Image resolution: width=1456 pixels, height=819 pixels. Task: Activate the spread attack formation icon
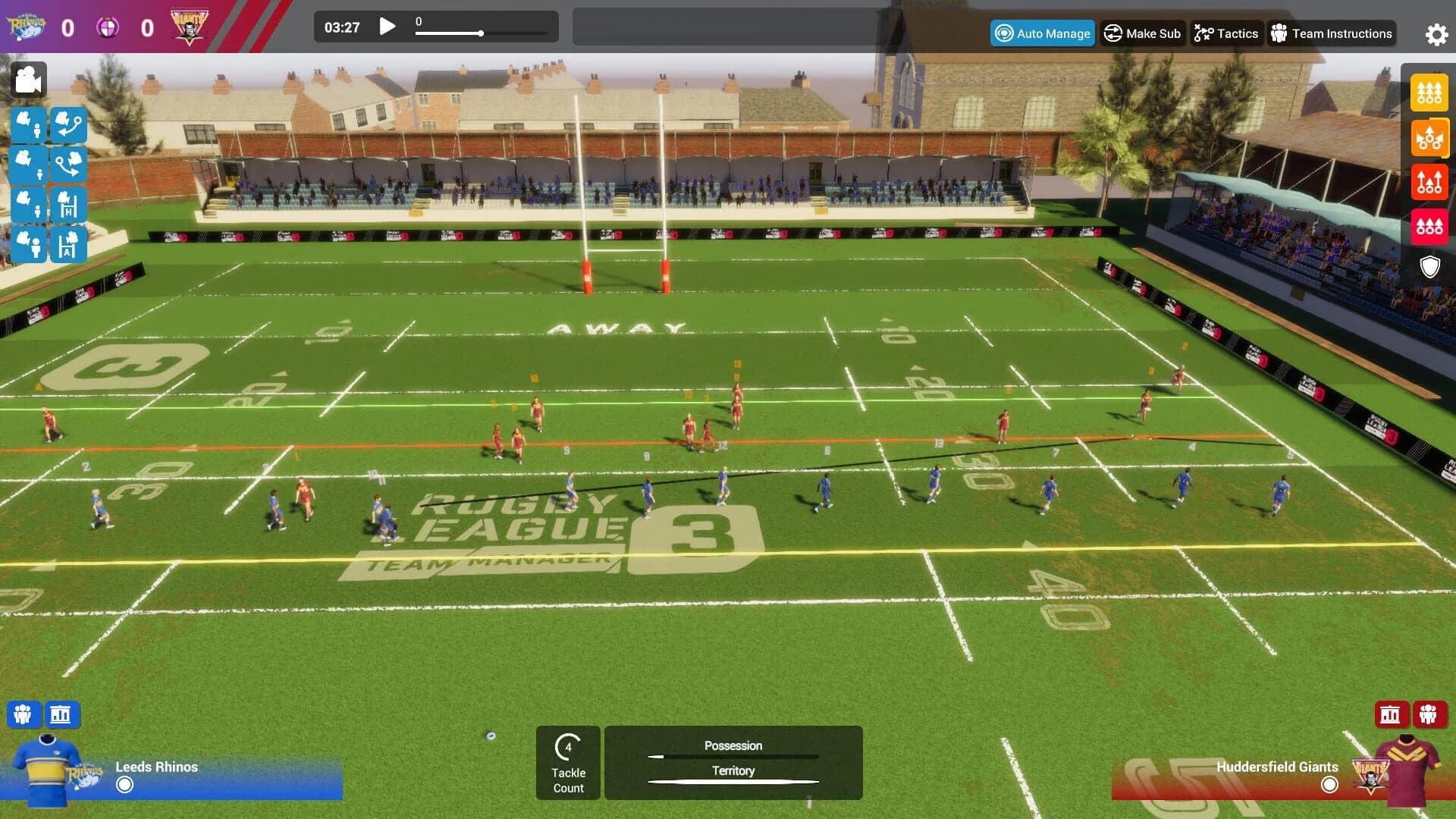tap(1429, 138)
